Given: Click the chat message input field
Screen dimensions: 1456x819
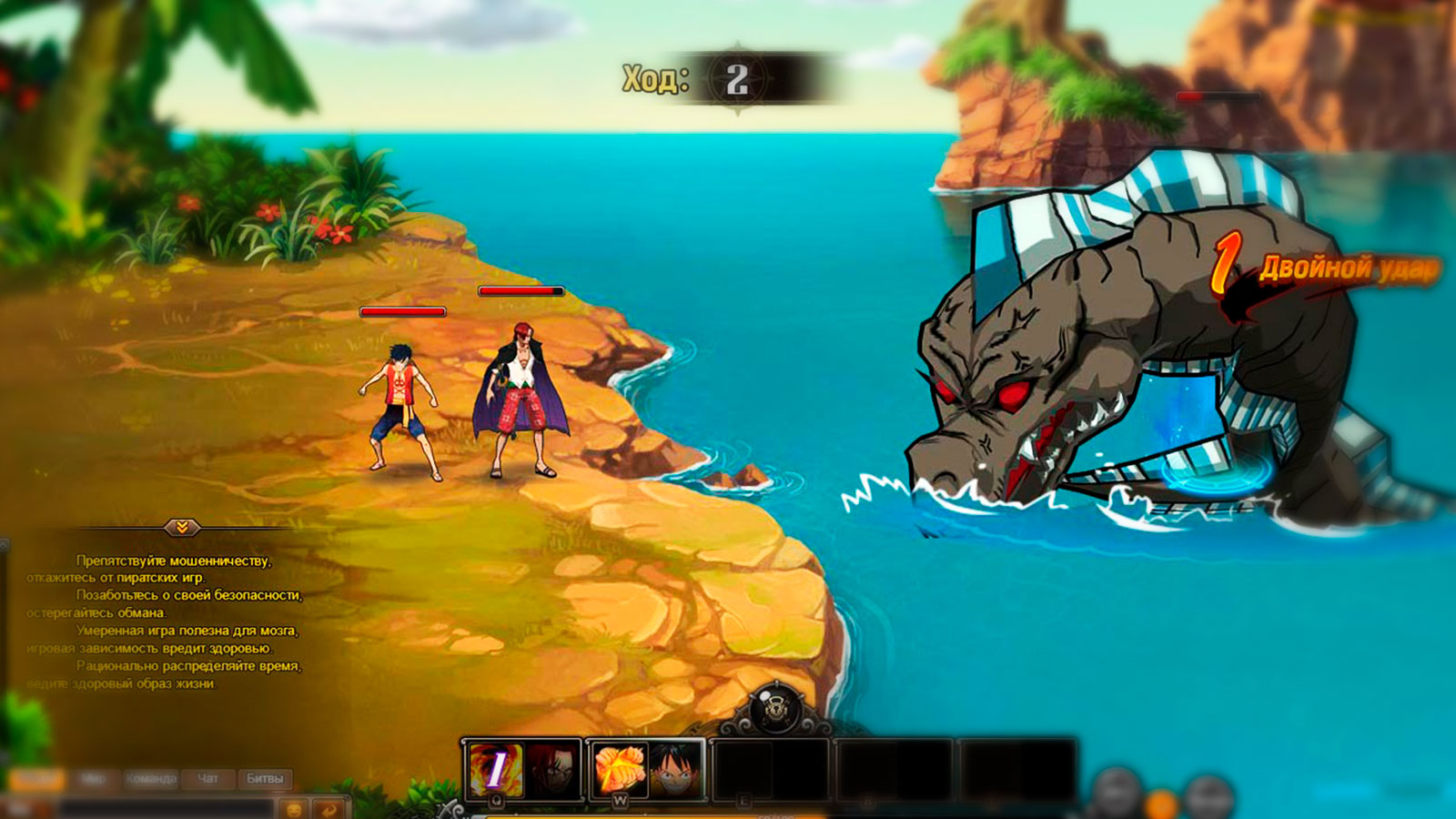Looking at the screenshot, I should (x=164, y=808).
